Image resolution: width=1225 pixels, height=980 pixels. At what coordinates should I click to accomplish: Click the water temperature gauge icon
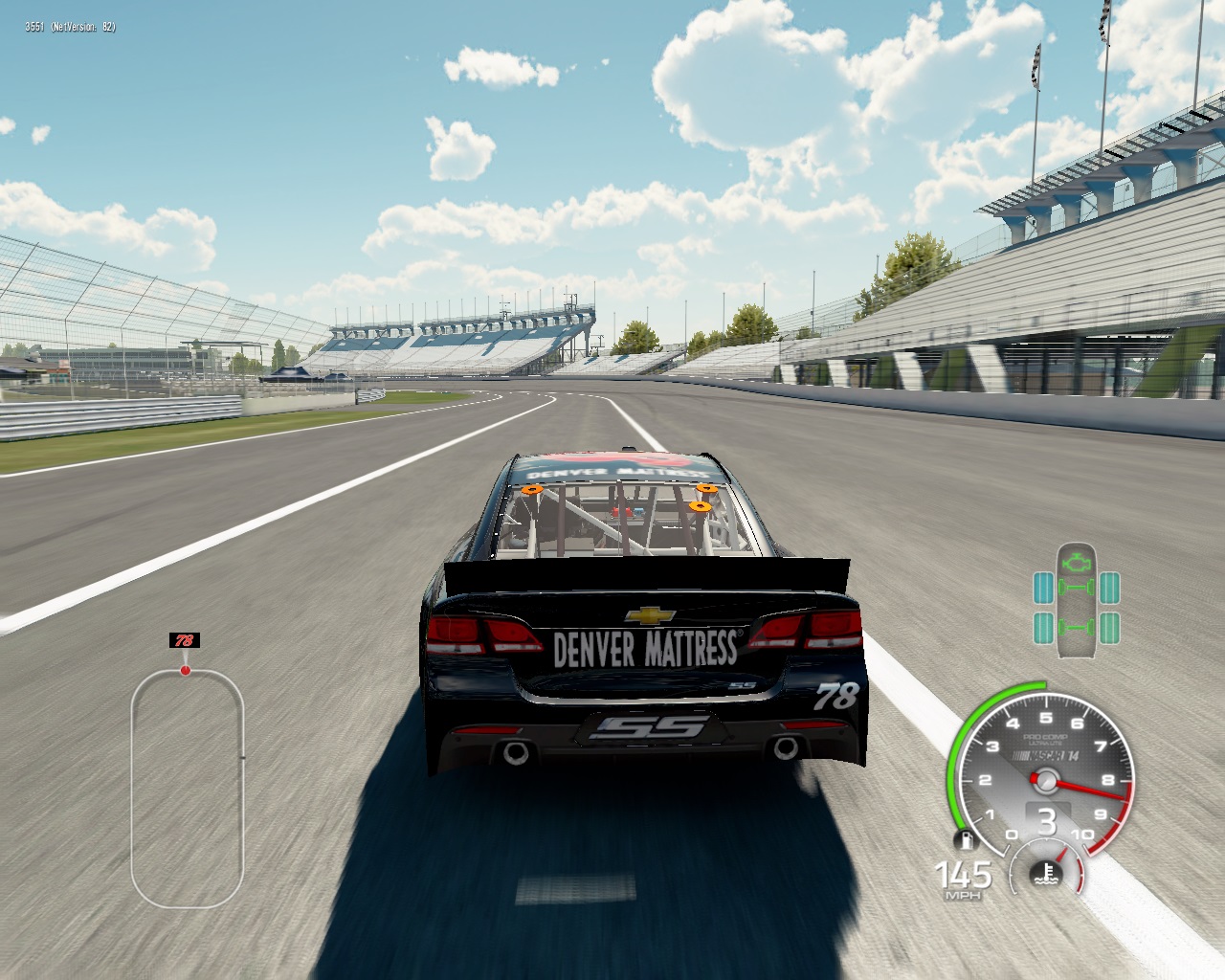pyautogui.click(x=1048, y=871)
